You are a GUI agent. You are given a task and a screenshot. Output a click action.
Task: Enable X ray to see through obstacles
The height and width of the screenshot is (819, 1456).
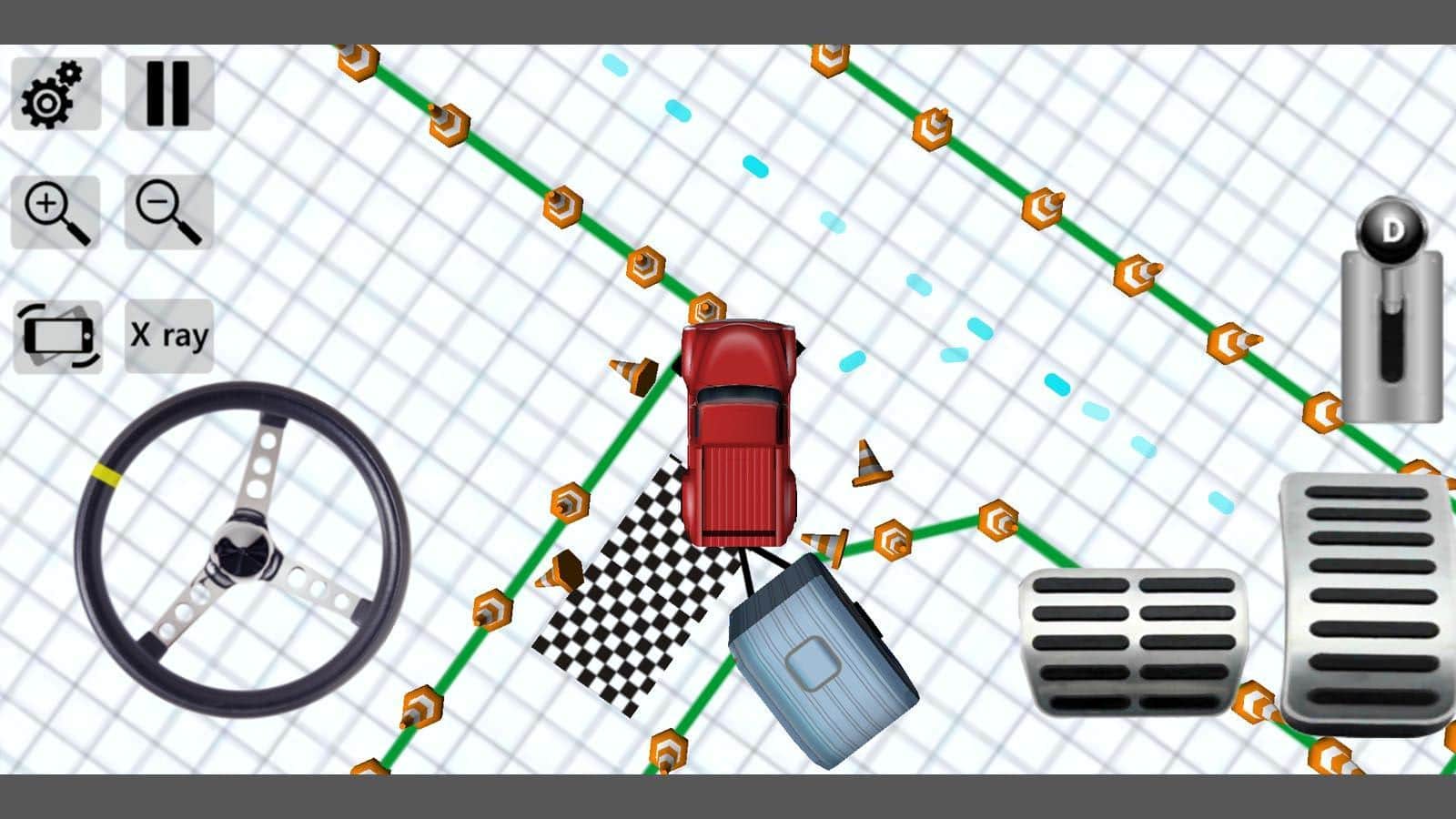tap(169, 337)
